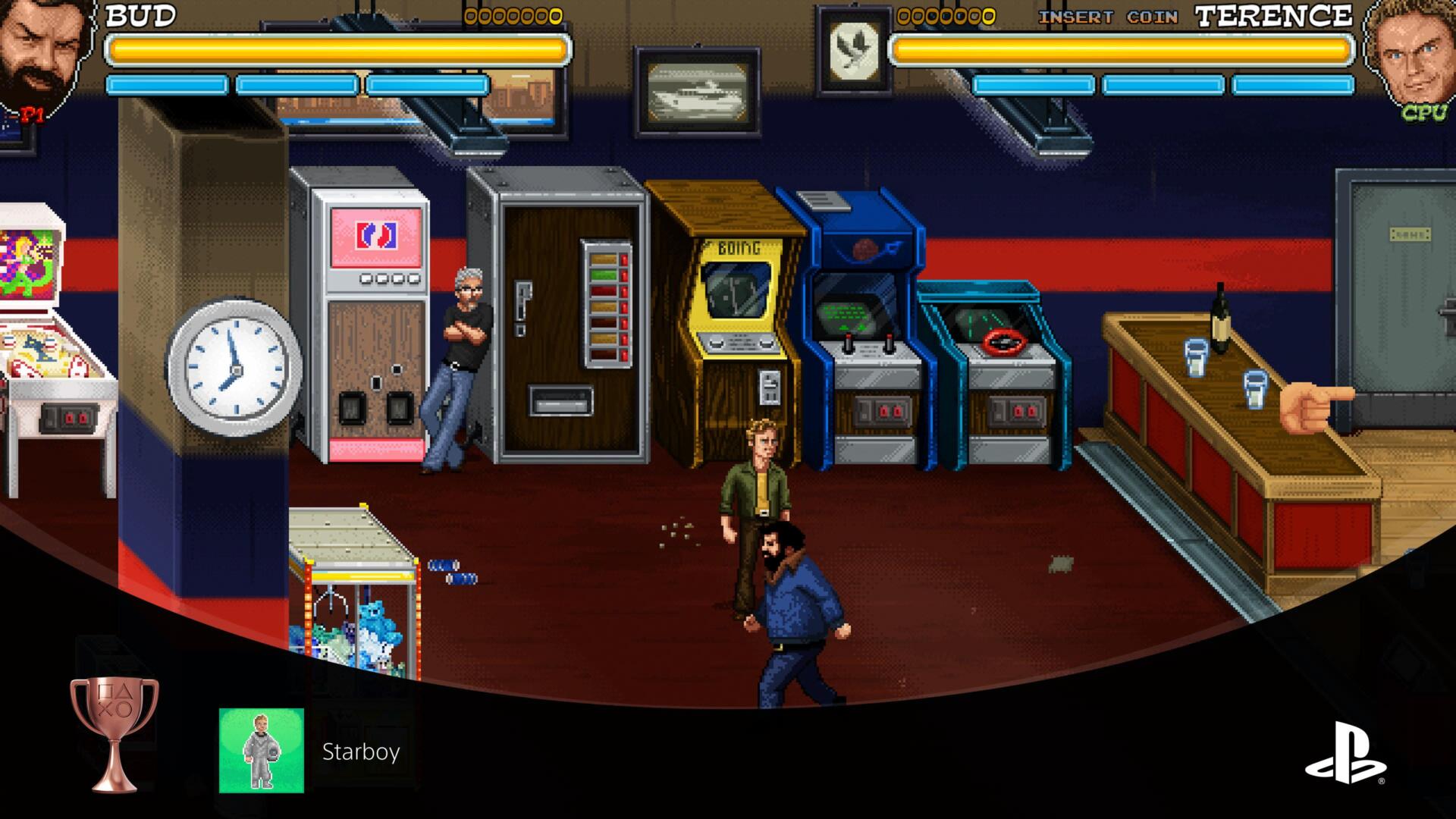
Task: Click the PlayStation logo in the overlay
Action: pyautogui.click(x=1345, y=753)
